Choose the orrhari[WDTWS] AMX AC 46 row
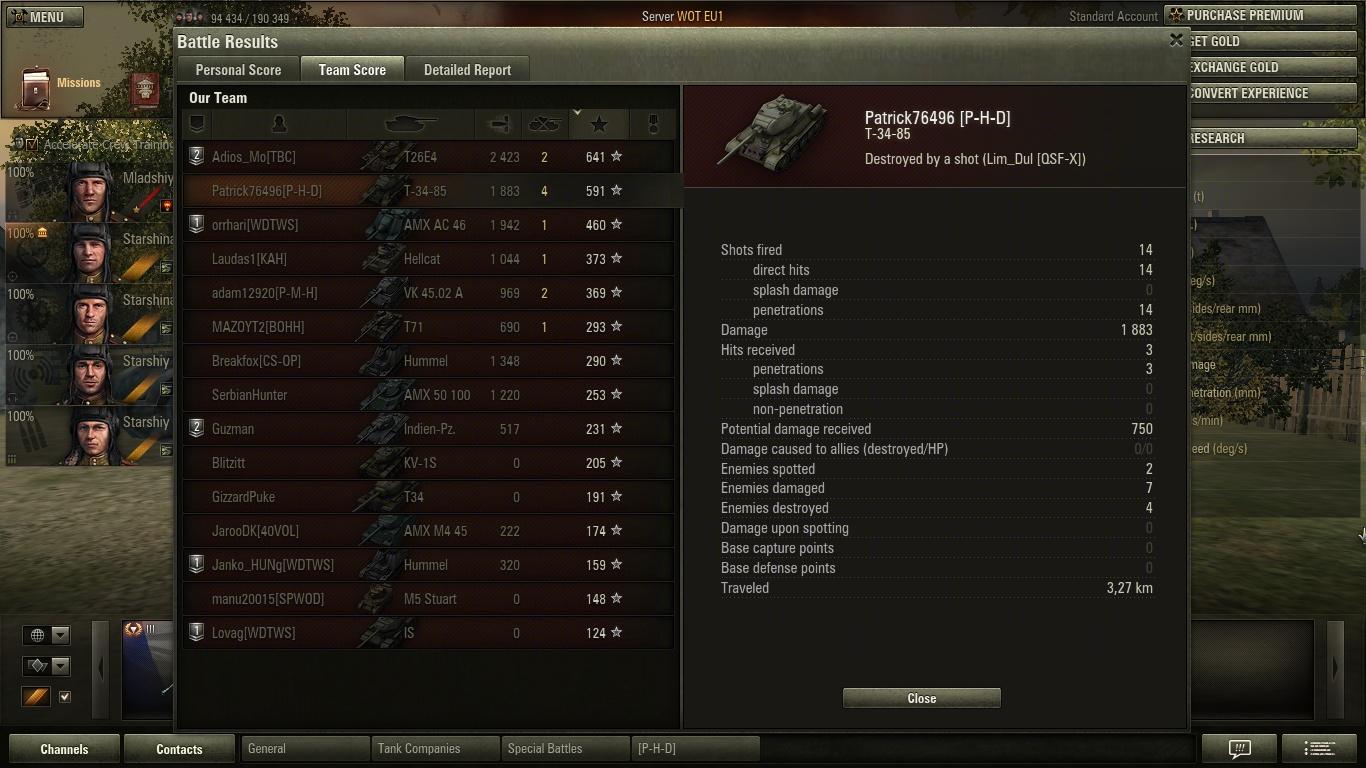This screenshot has width=1366, height=768. pos(428,225)
